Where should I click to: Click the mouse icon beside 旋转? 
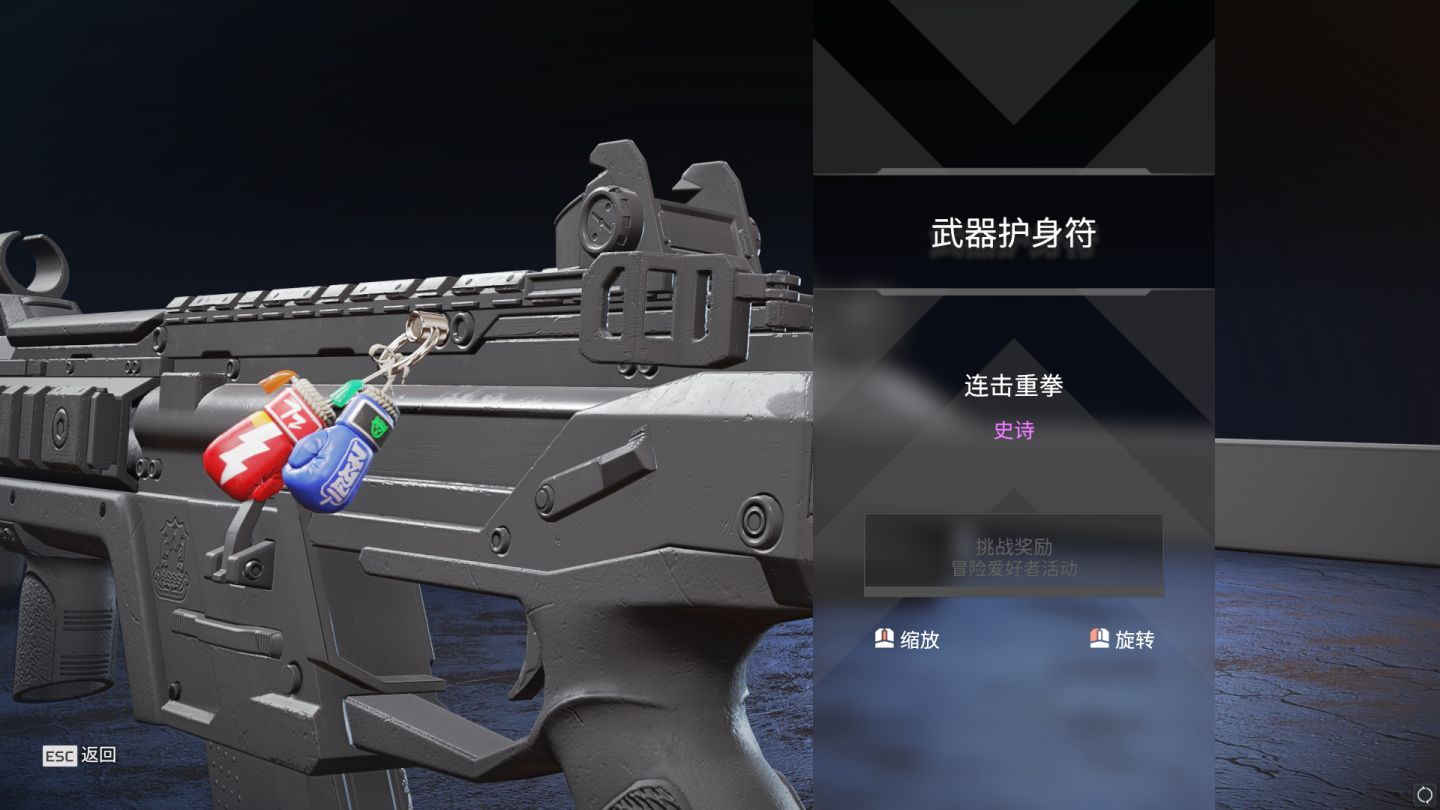pos(1098,639)
